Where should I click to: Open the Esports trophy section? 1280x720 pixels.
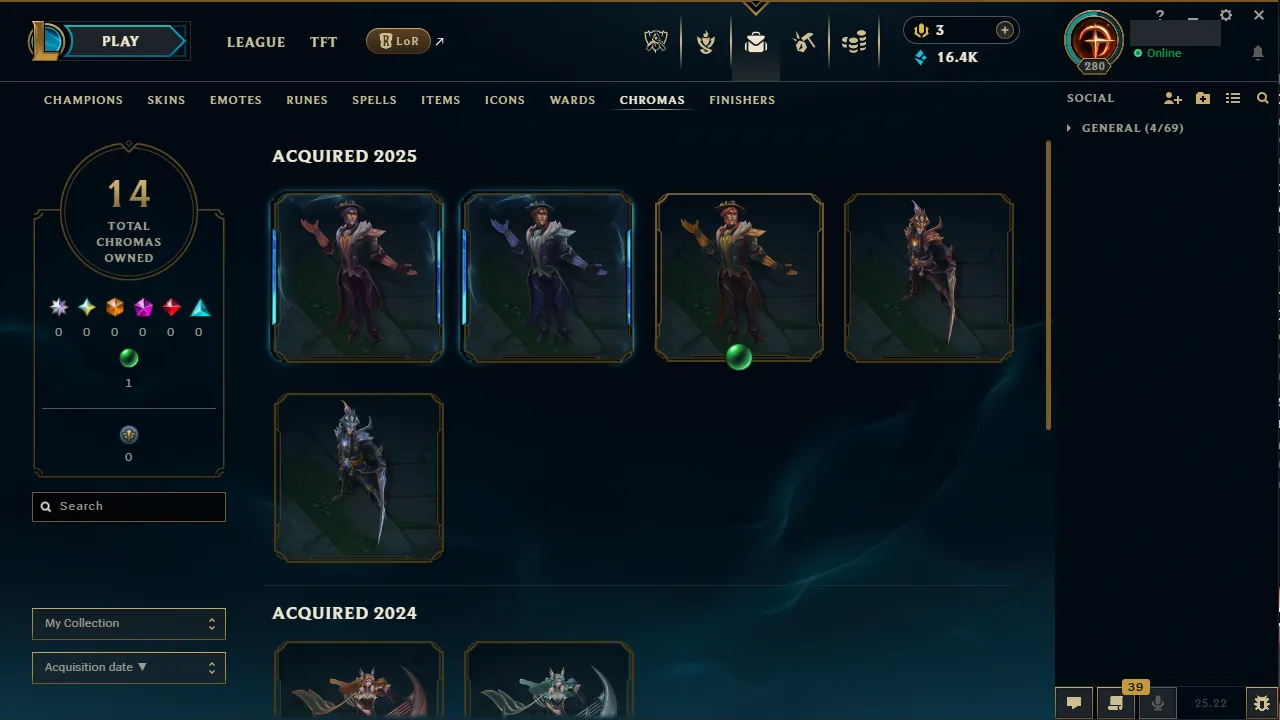tap(655, 41)
